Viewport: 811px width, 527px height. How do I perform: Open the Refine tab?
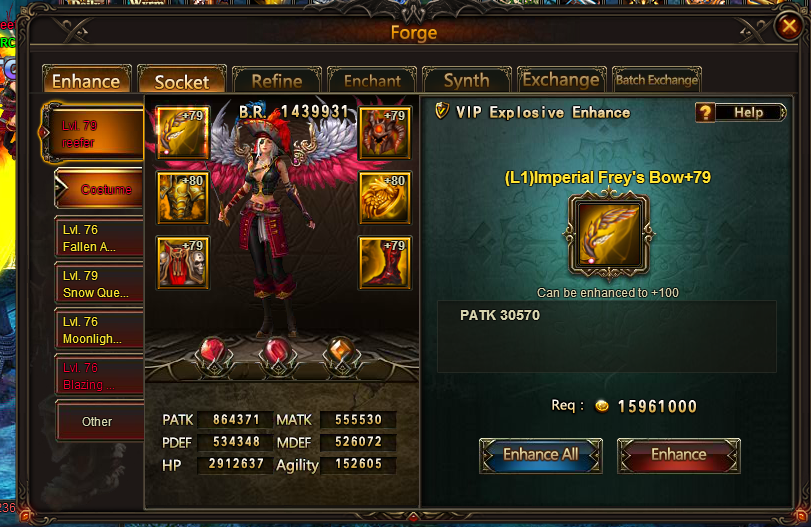276,81
